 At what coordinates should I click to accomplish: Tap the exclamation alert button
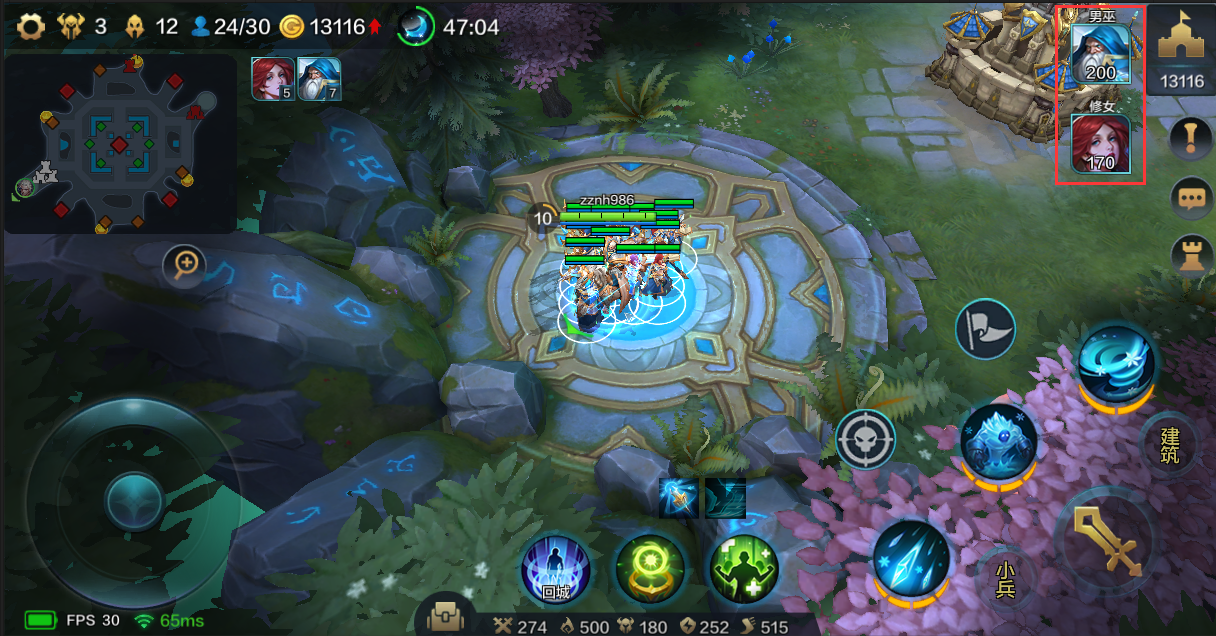coord(1190,138)
